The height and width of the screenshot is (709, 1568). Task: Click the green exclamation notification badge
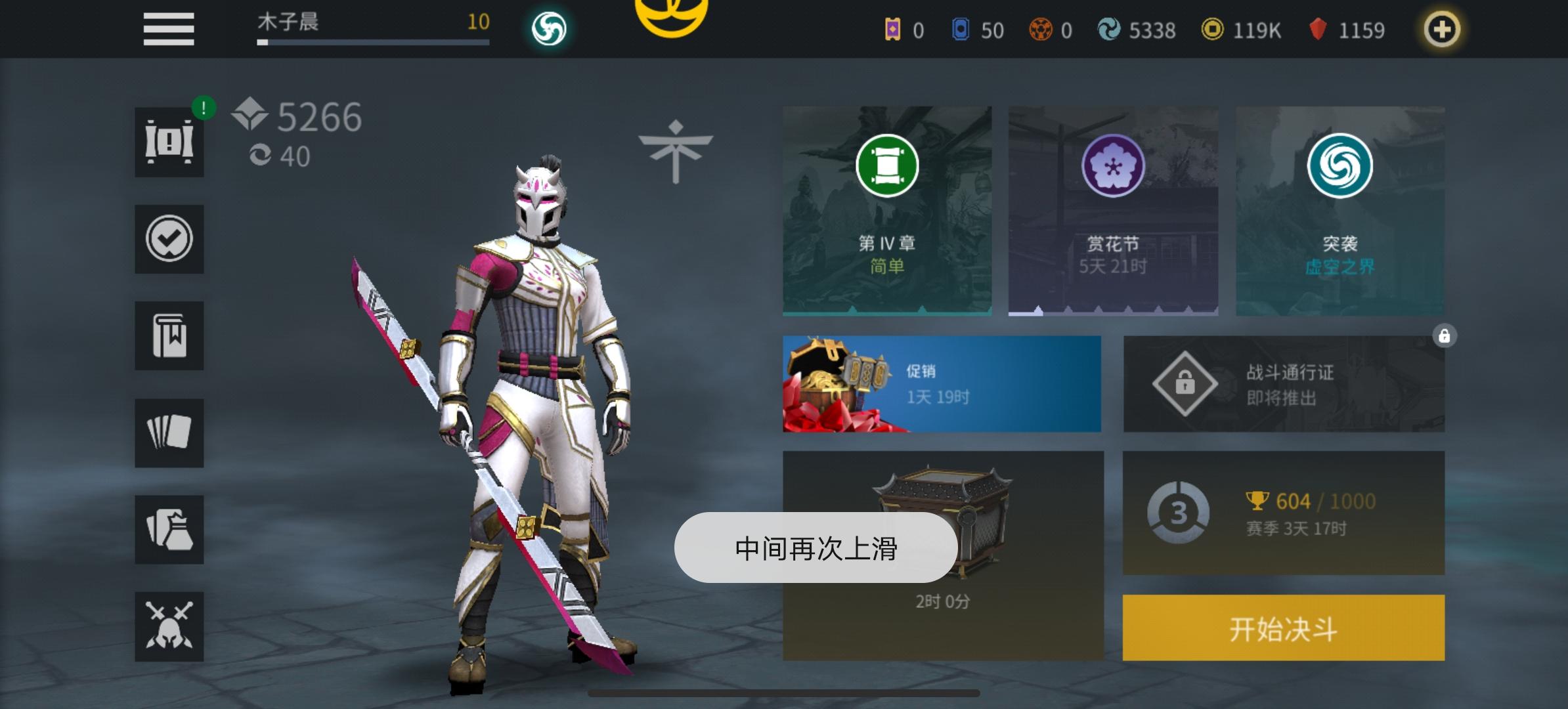point(203,108)
